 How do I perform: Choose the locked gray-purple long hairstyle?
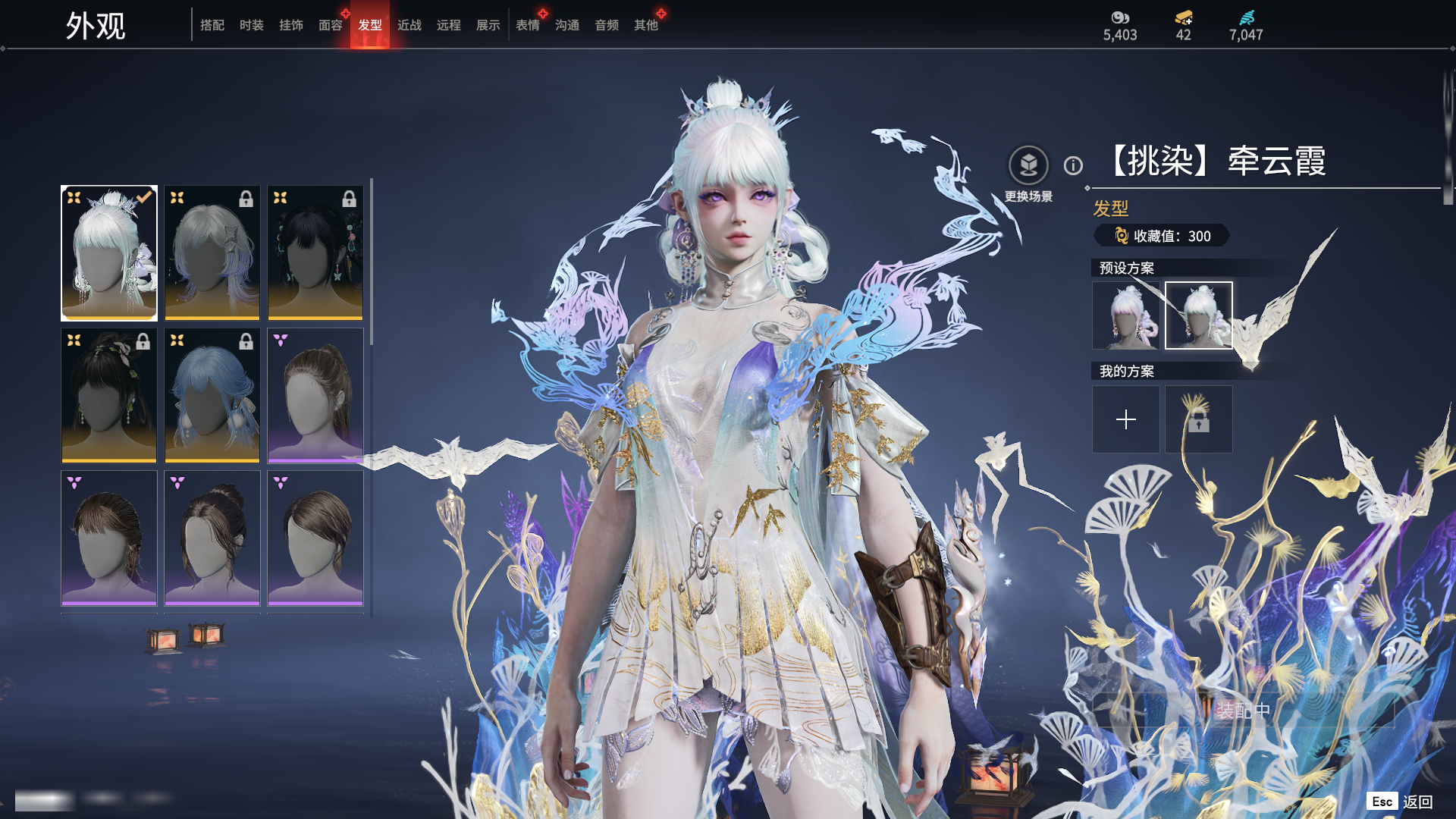[x=212, y=253]
